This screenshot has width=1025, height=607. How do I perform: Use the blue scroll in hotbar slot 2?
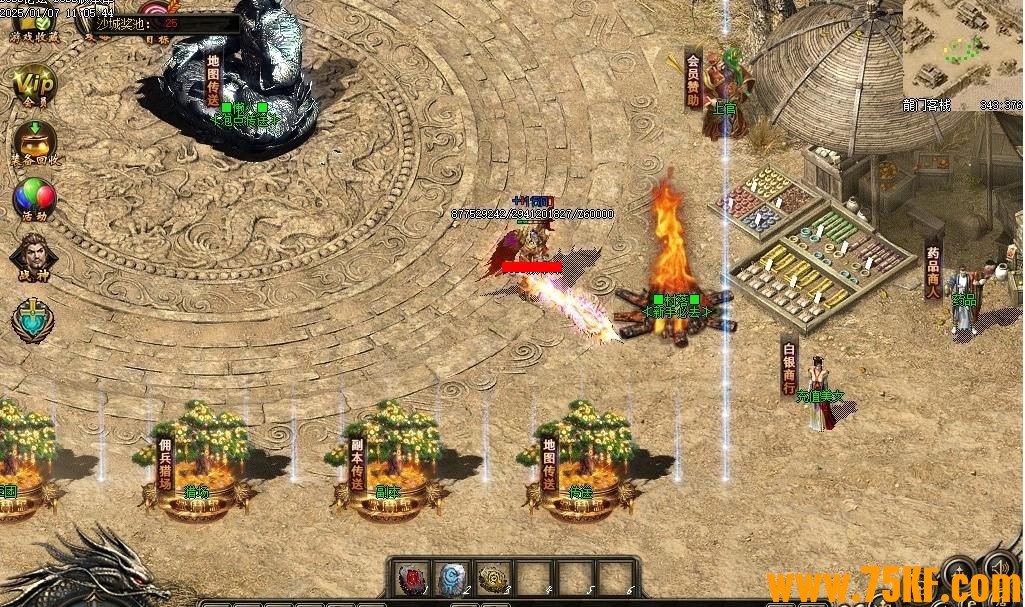452,578
